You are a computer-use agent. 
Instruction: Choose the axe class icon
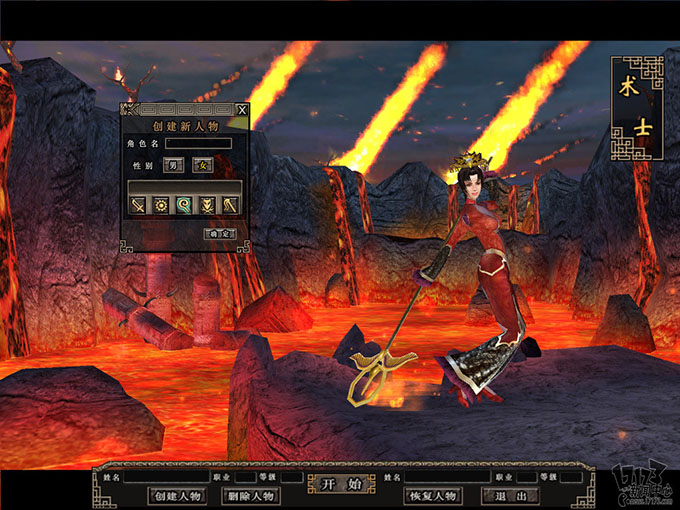230,205
